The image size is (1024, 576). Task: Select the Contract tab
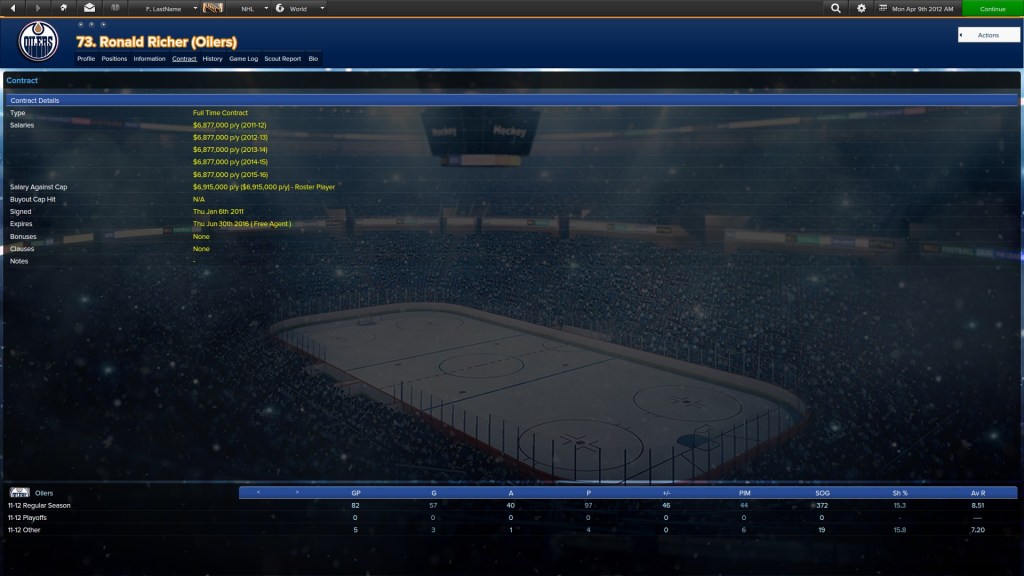tap(184, 59)
